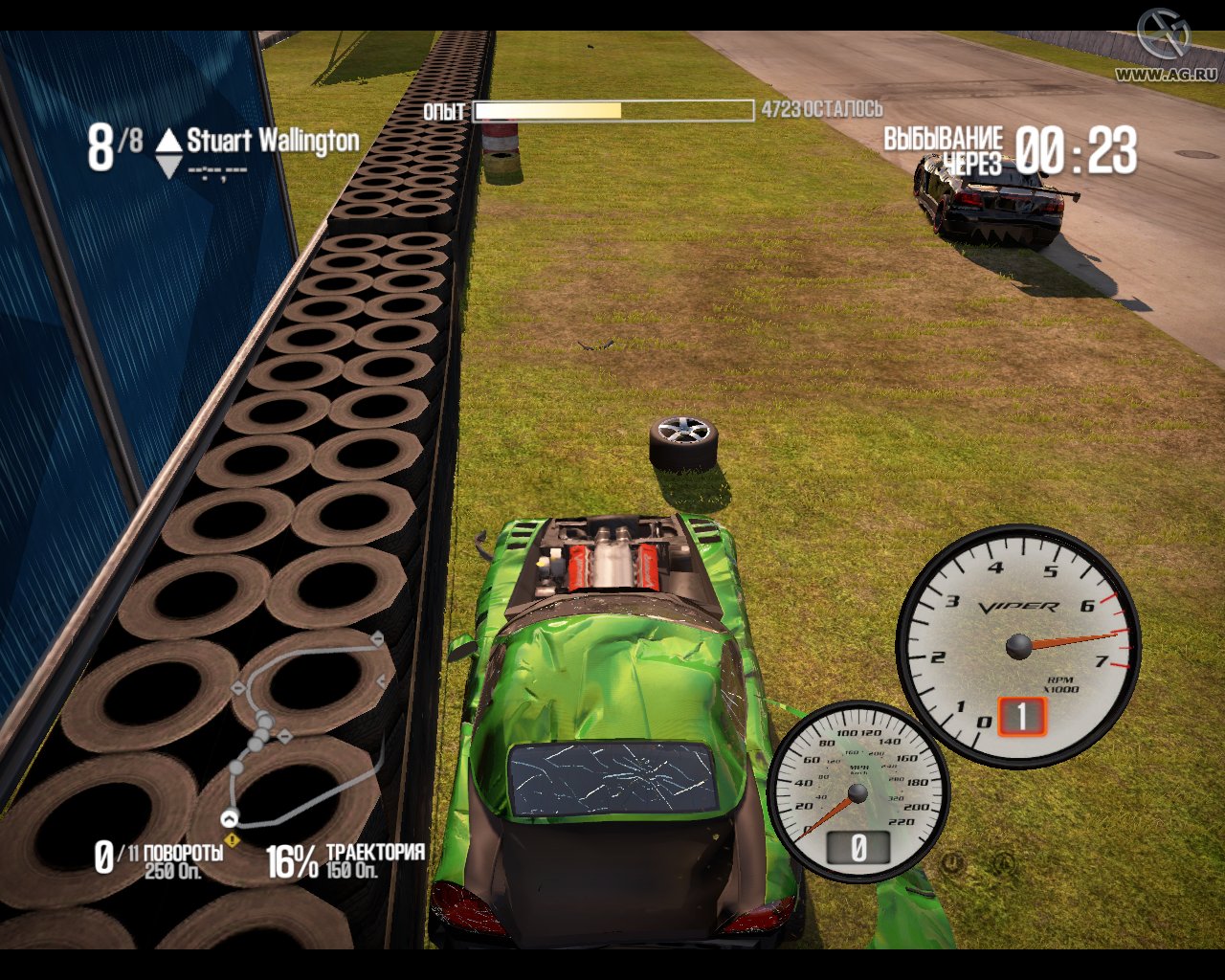1225x980 pixels.
Task: Select the ОПЫТ experience label
Action: click(x=445, y=111)
